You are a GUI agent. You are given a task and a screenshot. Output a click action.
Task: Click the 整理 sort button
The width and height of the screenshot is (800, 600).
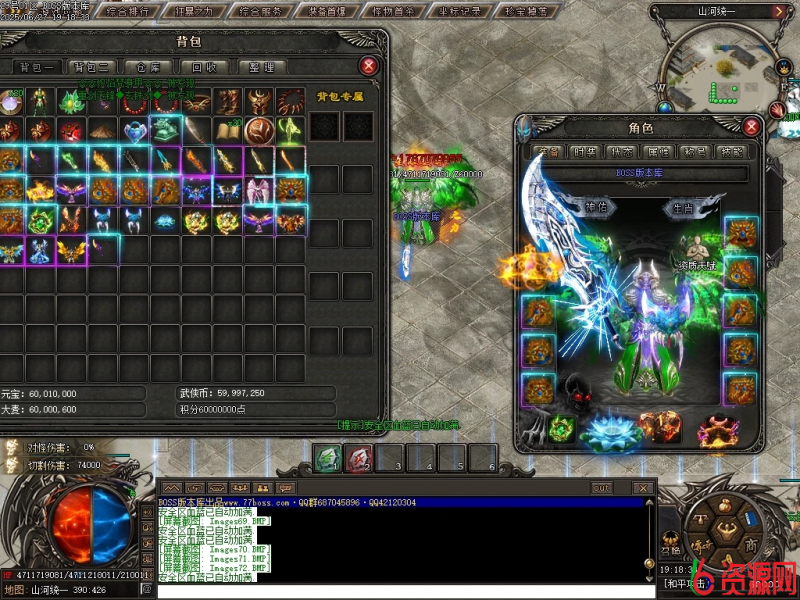(x=261, y=67)
